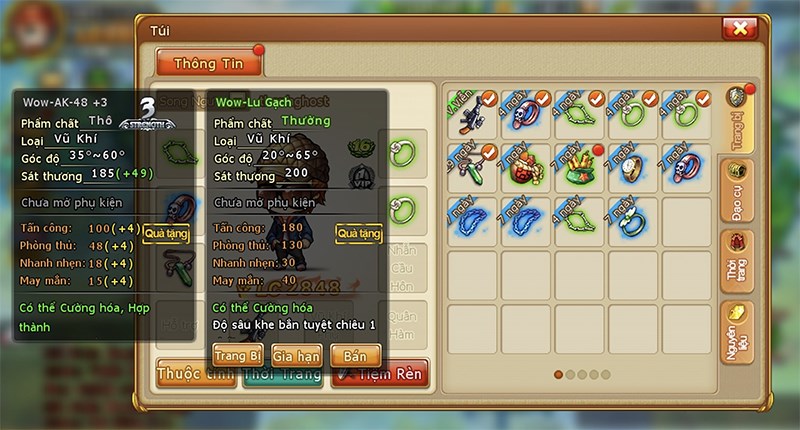Select the red gift sack item
The image size is (800, 430).
point(526,166)
